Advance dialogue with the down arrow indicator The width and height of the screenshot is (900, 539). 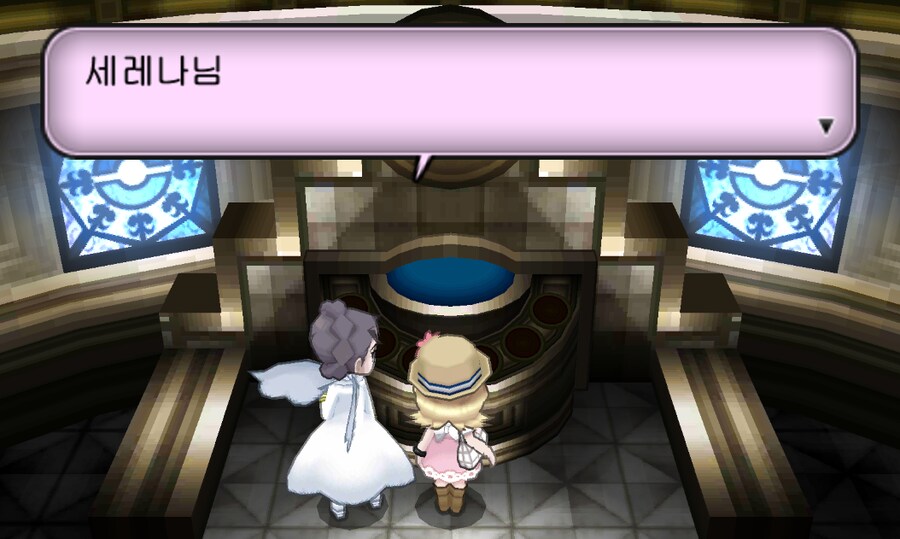pos(826,126)
